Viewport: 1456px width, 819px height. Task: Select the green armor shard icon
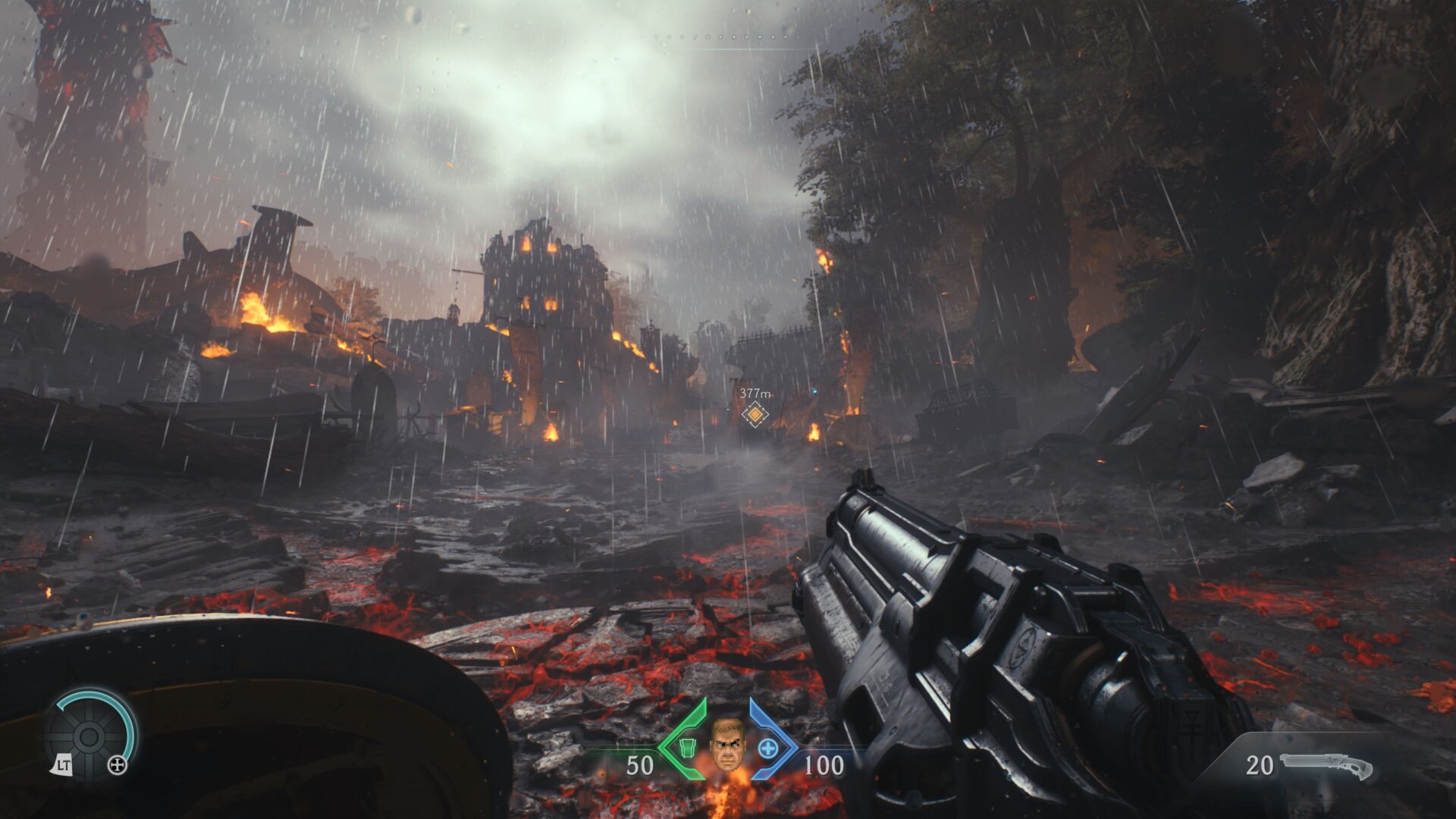click(x=687, y=749)
